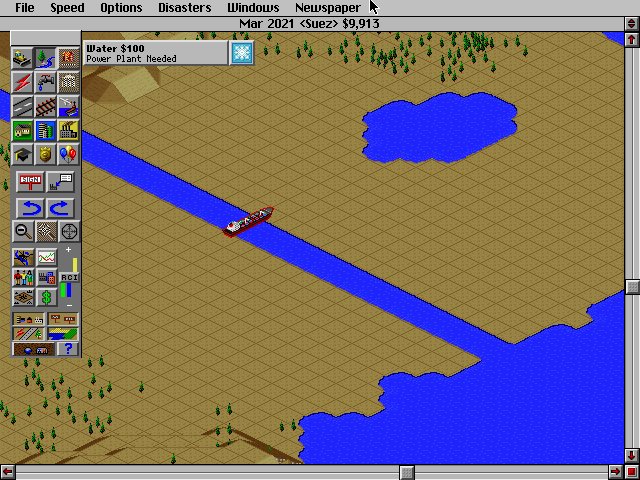Select the police badge tool

[x=45, y=154]
